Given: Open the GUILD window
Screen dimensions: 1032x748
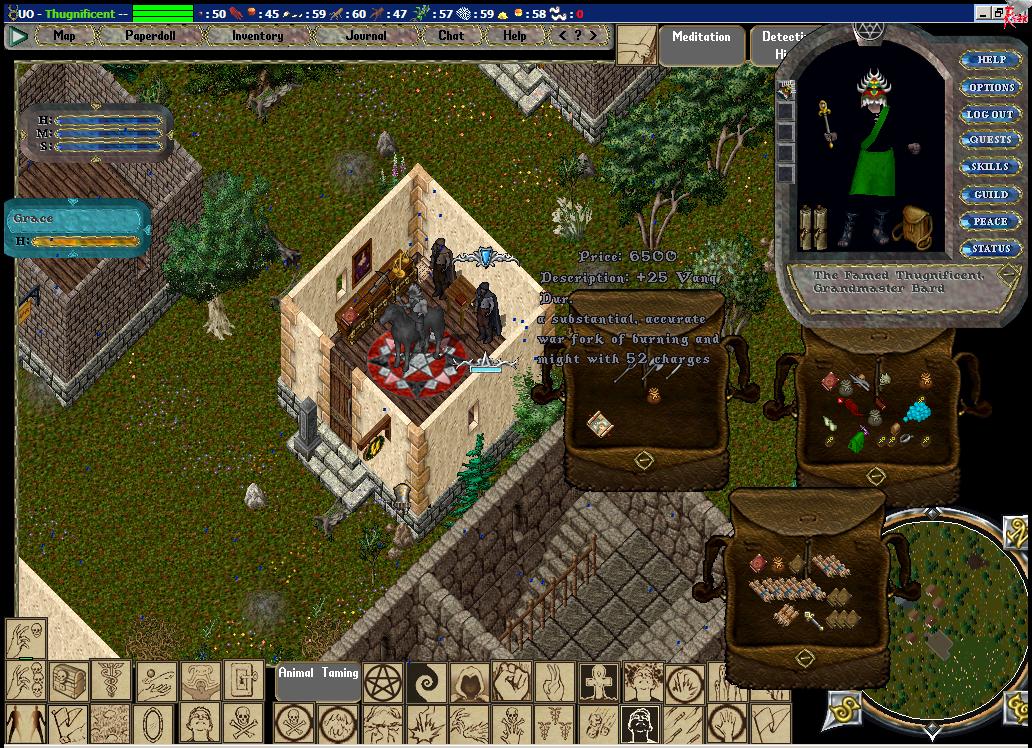Looking at the screenshot, I should [x=990, y=195].
